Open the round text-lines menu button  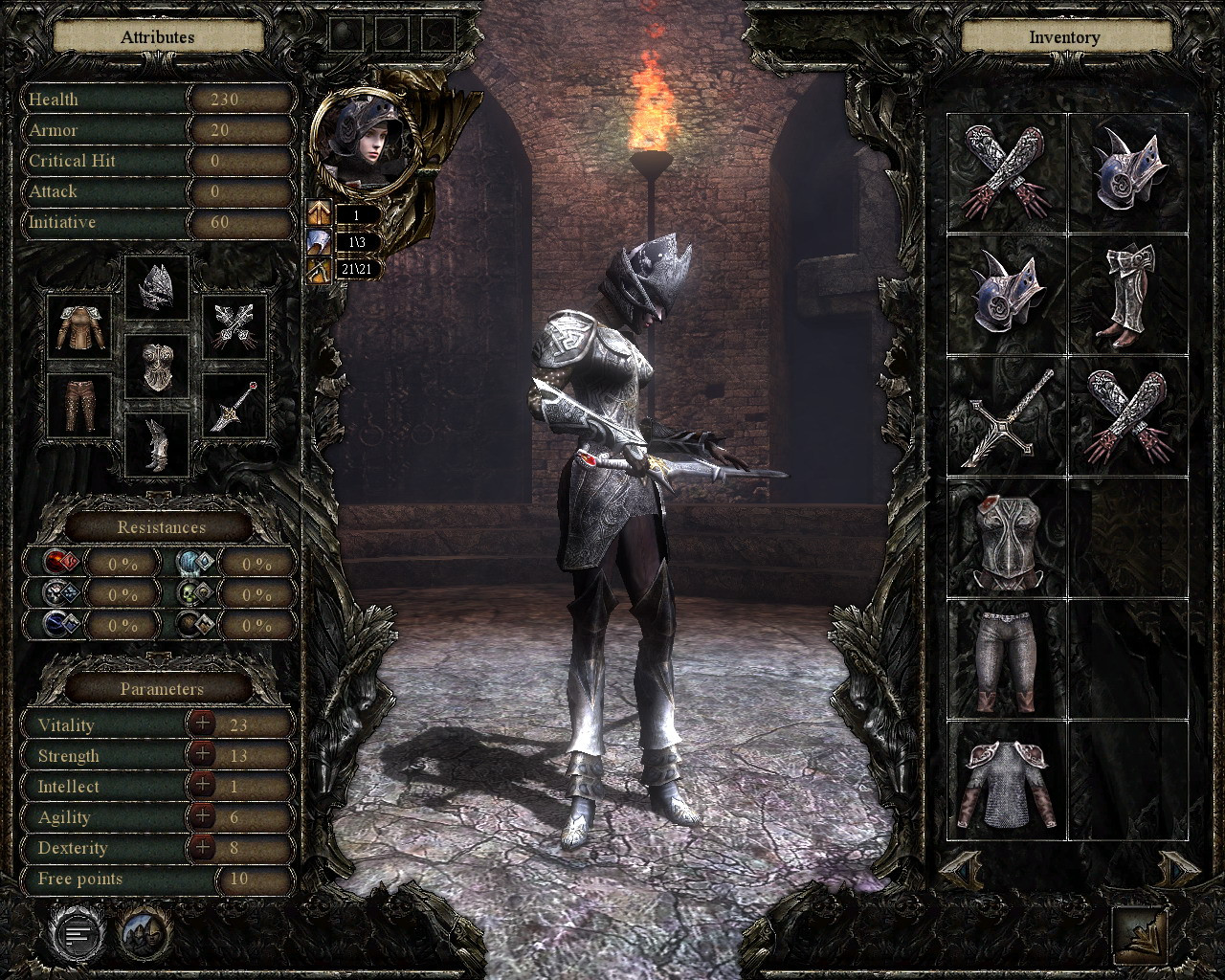(80, 933)
